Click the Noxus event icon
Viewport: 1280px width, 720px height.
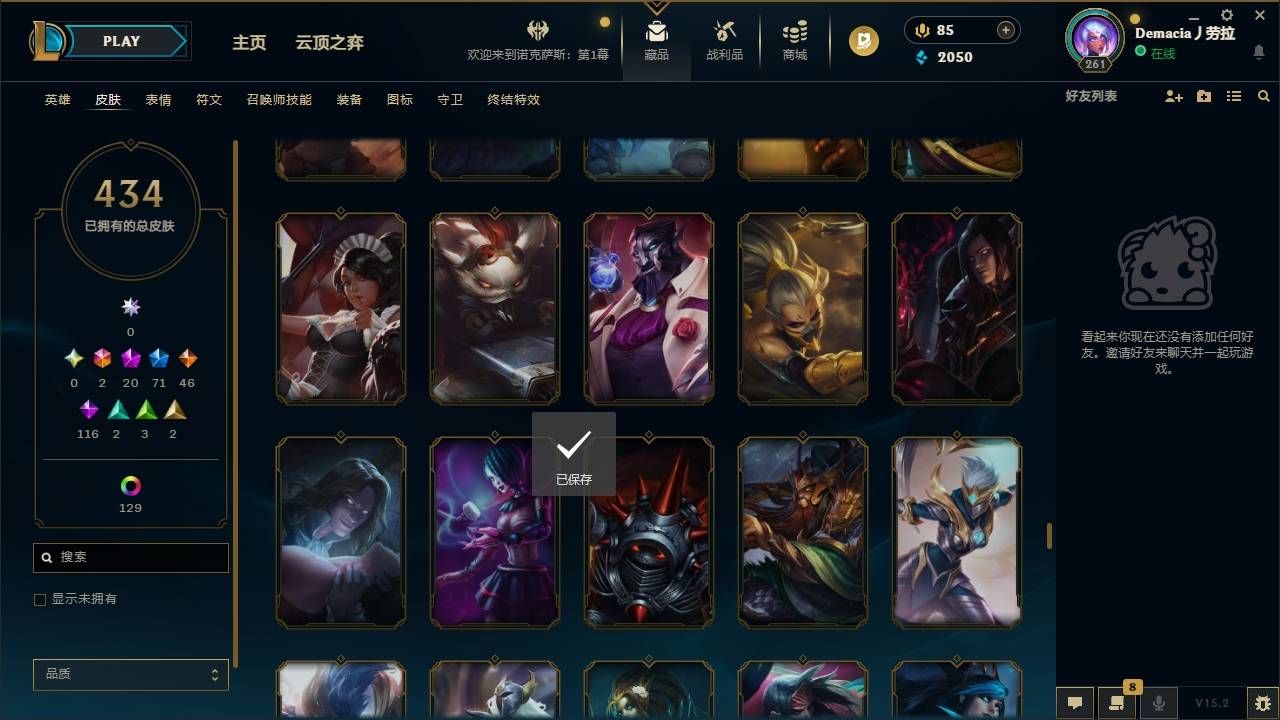tap(538, 30)
